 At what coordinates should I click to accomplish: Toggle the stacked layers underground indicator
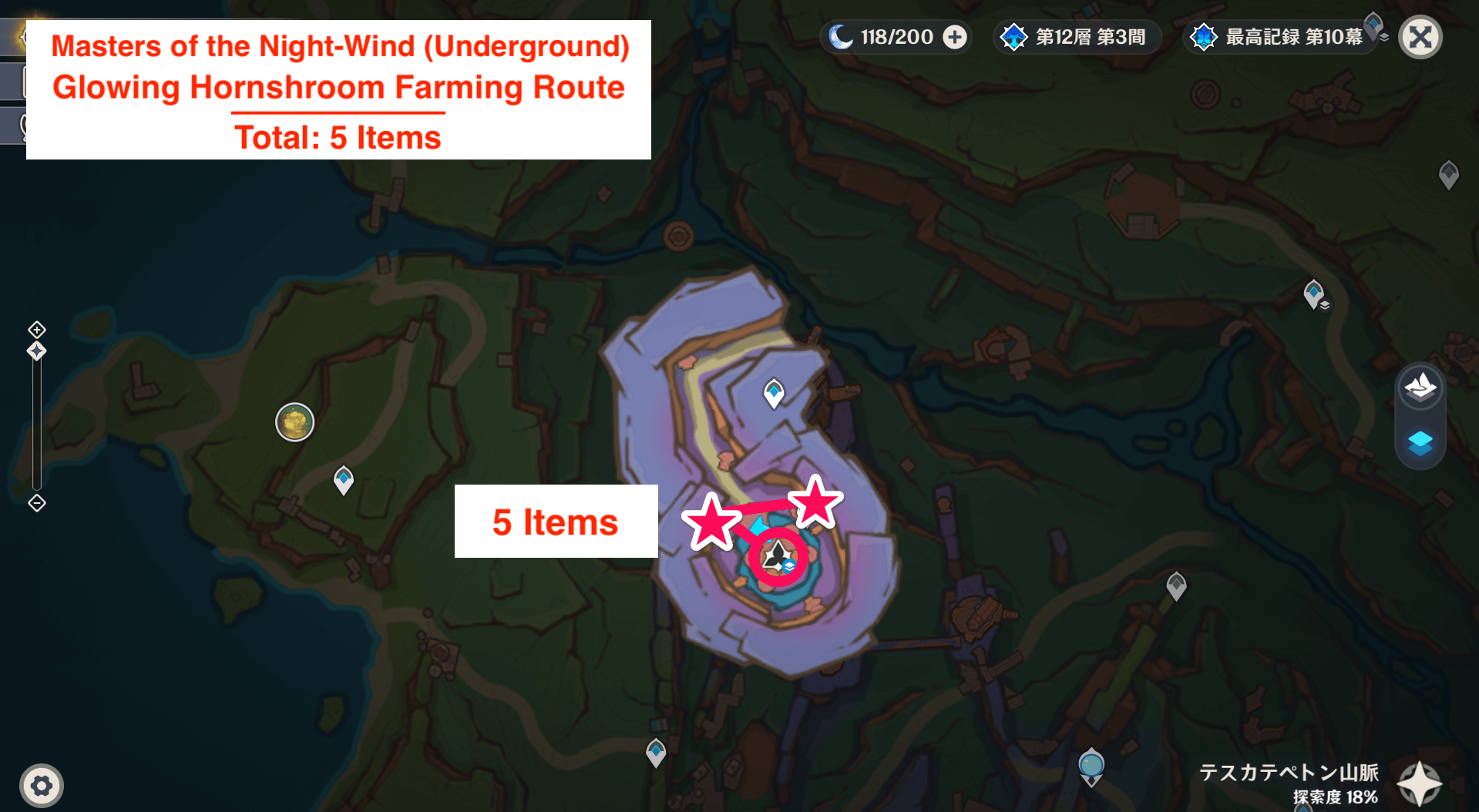[x=1420, y=444]
